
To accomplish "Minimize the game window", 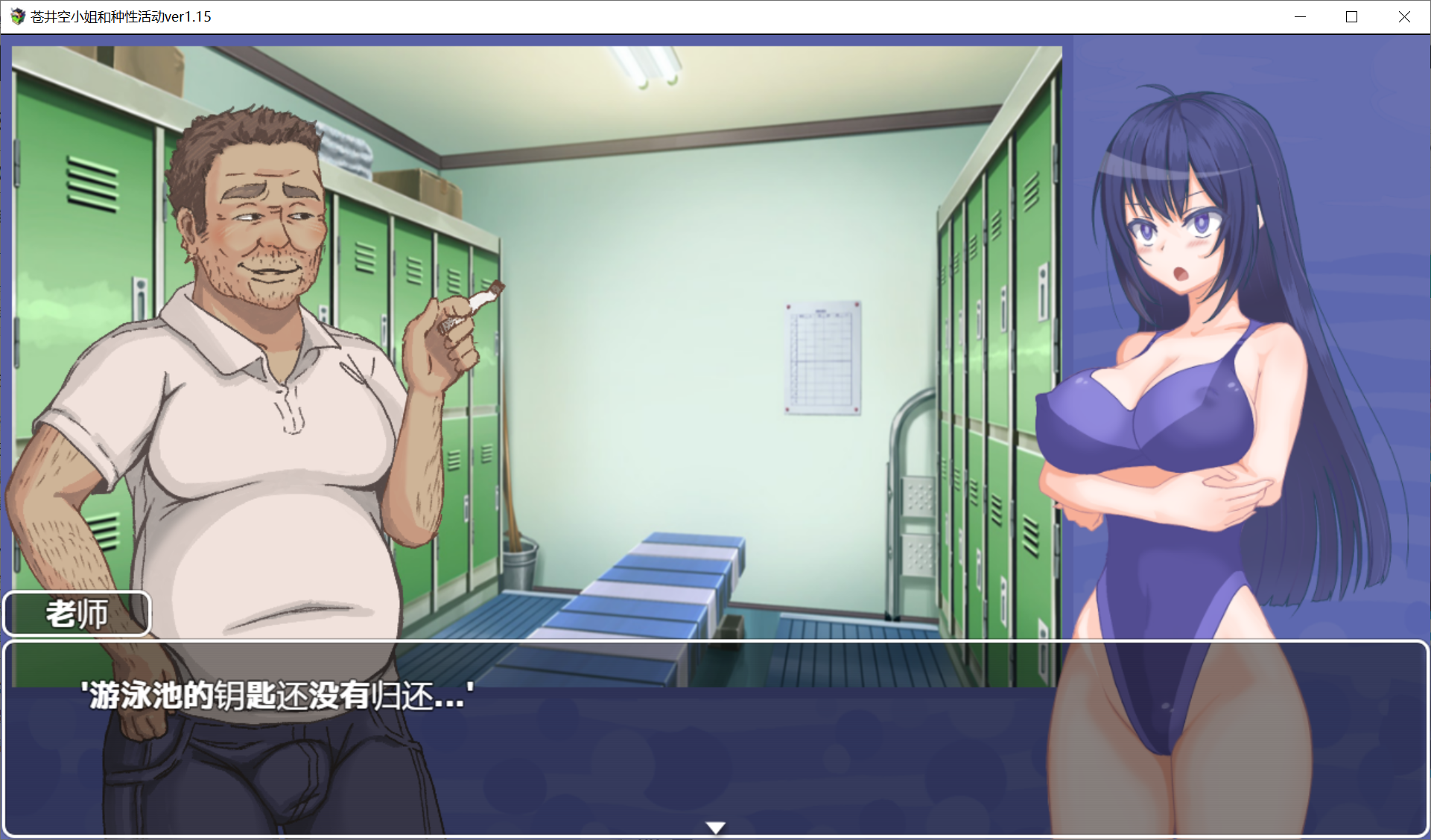I will click(x=1301, y=16).
